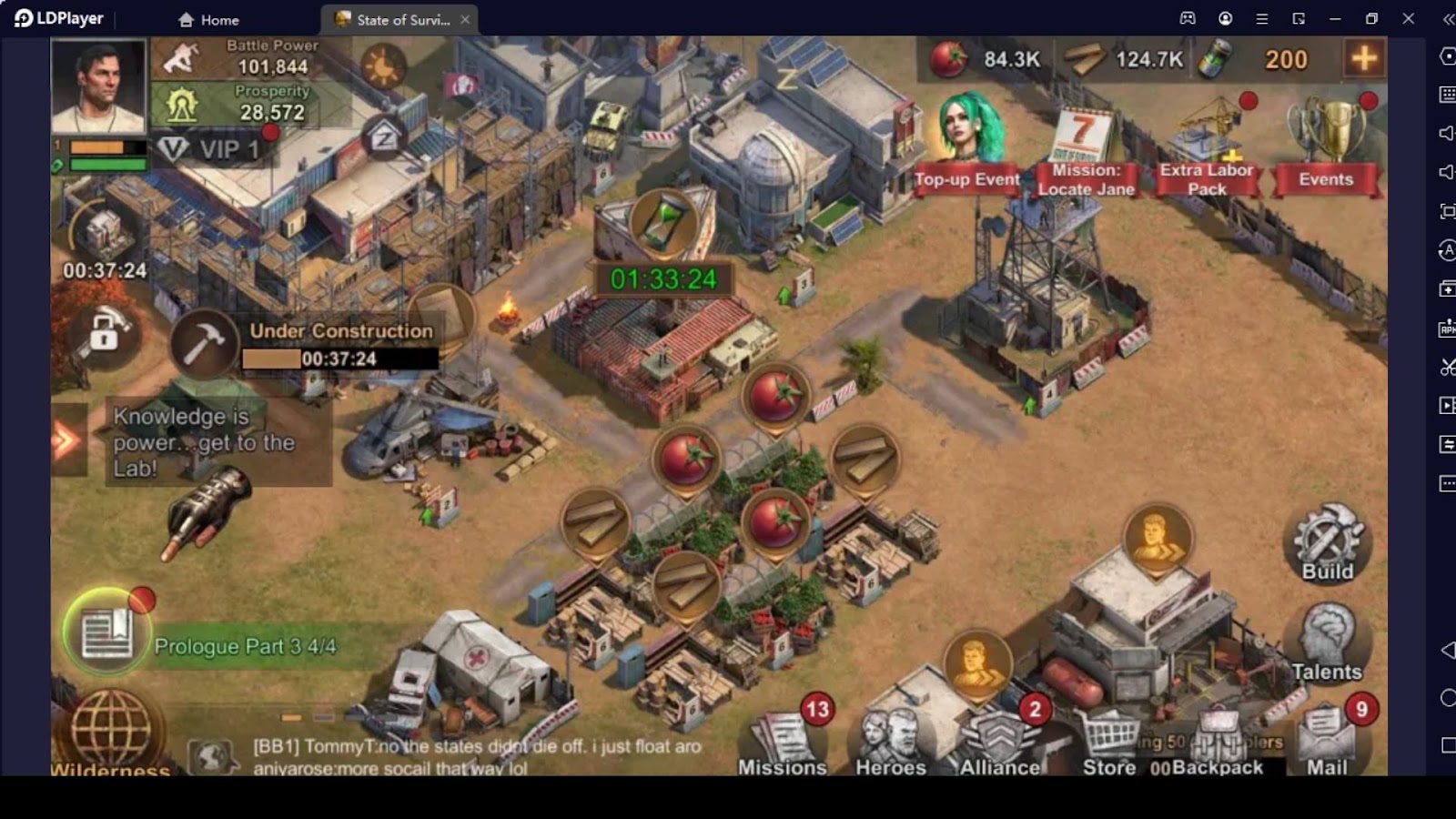The image size is (1456, 819).
Task: Open the Mail inbox
Action: click(x=1328, y=739)
